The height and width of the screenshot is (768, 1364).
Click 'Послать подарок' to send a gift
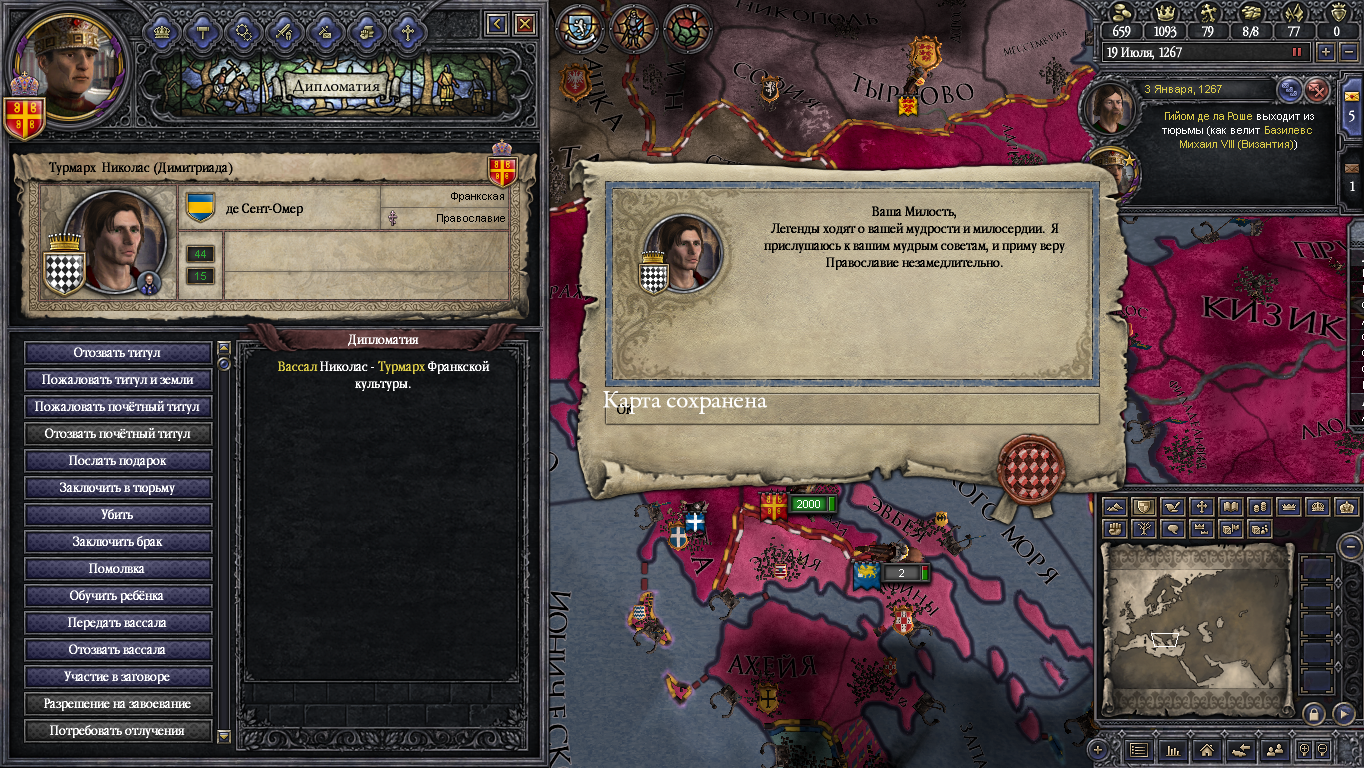tap(117, 461)
